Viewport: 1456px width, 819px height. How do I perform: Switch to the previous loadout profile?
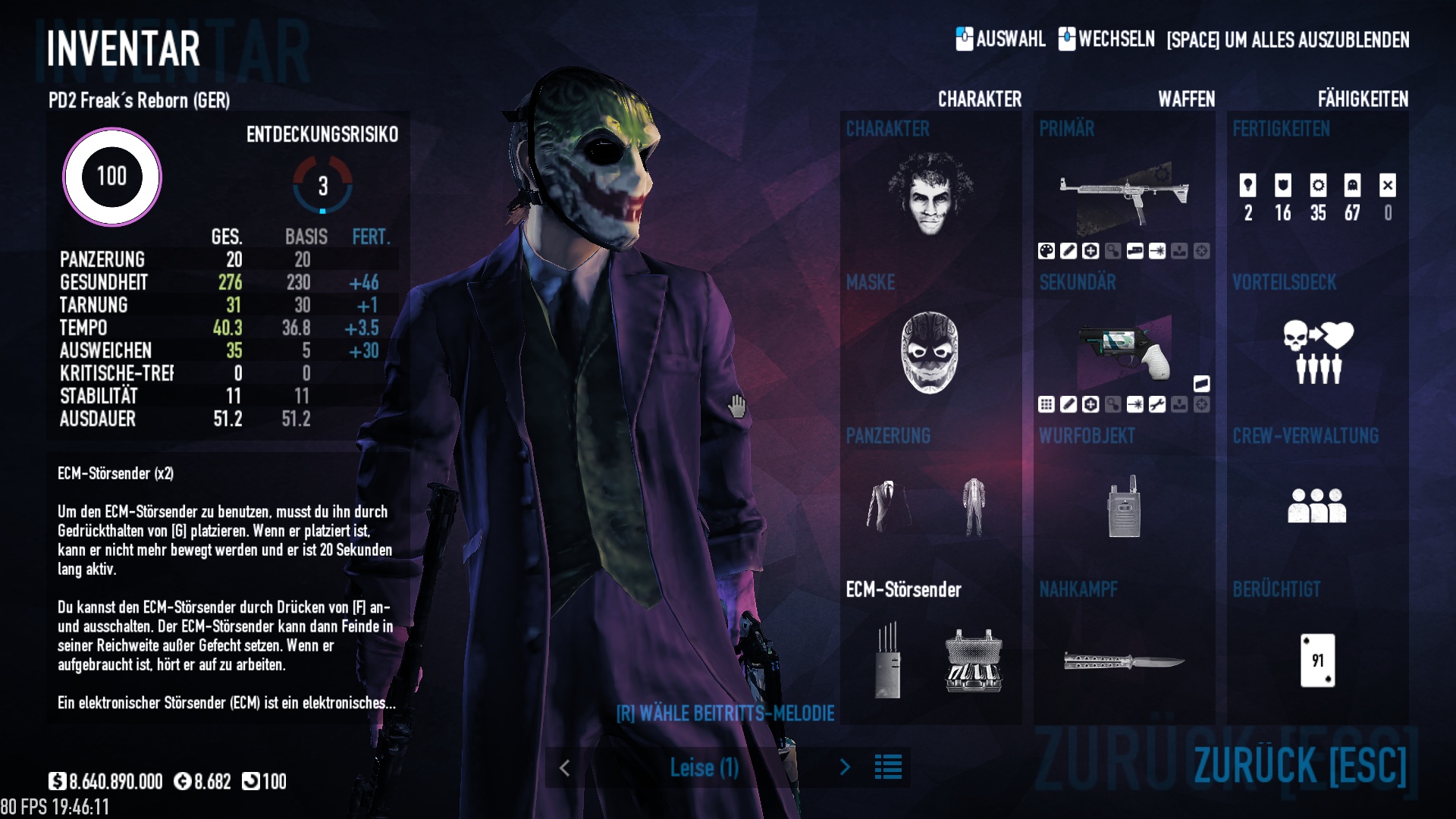(x=565, y=767)
